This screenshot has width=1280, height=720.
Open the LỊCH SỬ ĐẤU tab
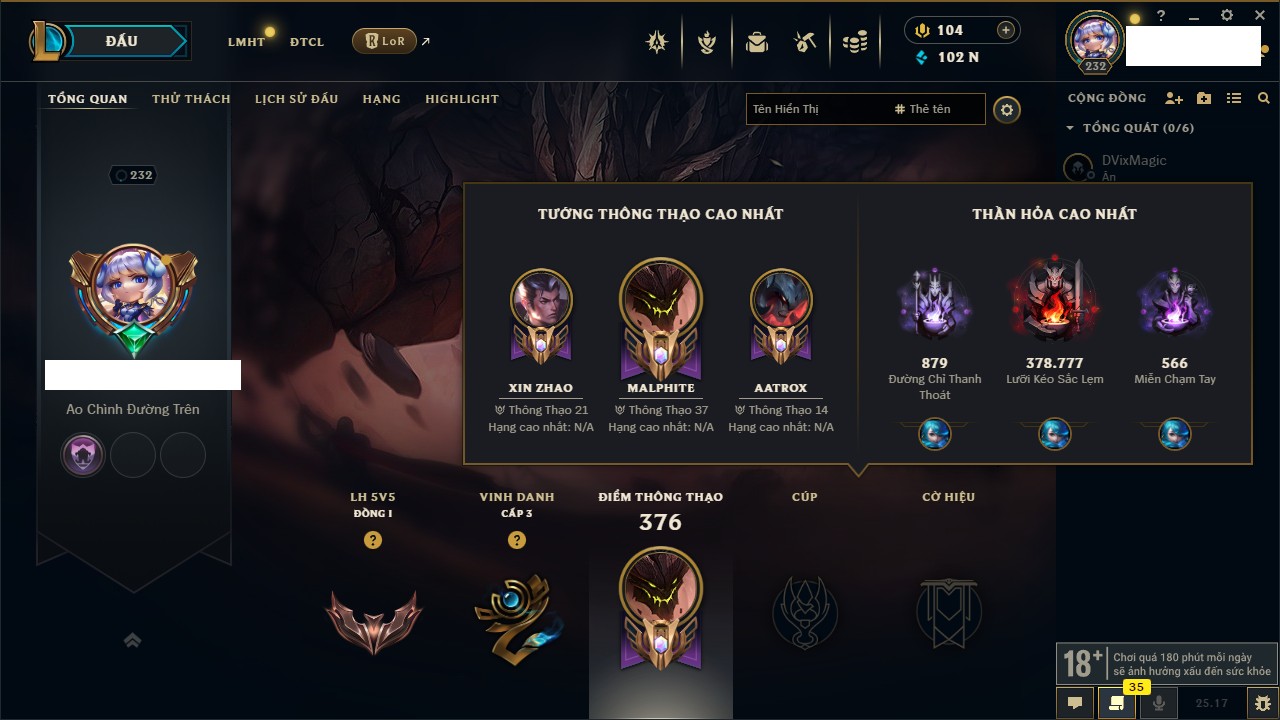296,99
